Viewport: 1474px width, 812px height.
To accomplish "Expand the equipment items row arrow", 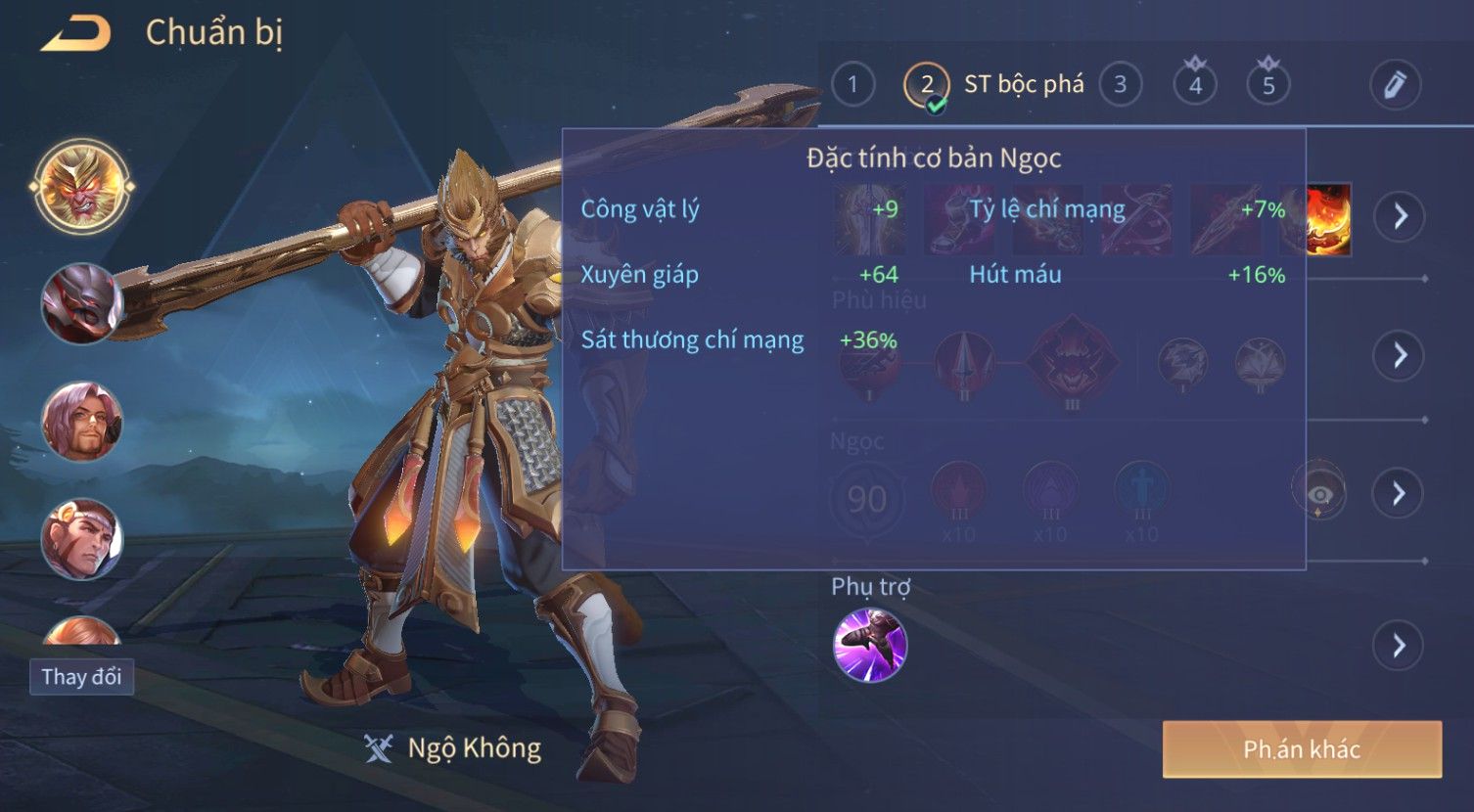I will pos(1400,216).
